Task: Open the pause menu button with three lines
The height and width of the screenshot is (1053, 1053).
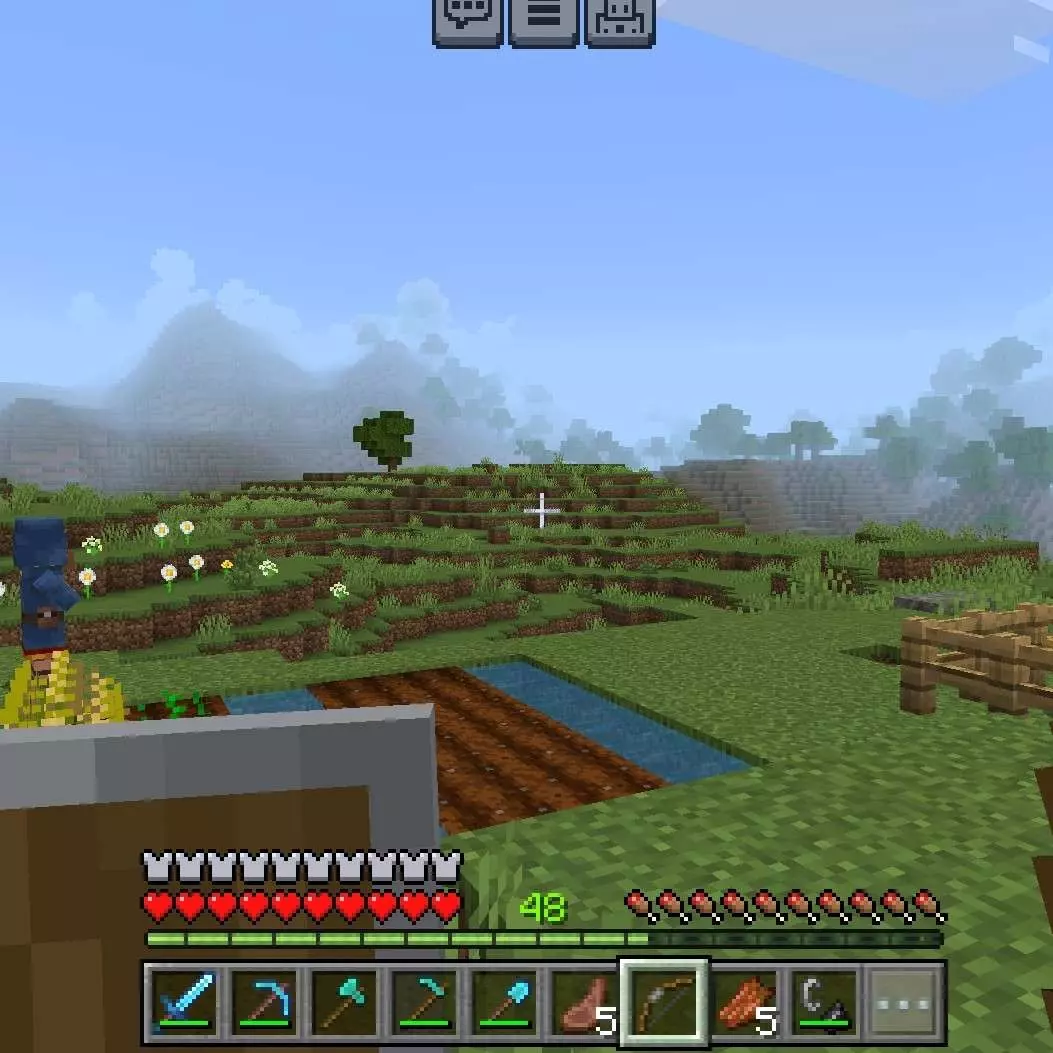Action: pyautogui.click(x=544, y=20)
